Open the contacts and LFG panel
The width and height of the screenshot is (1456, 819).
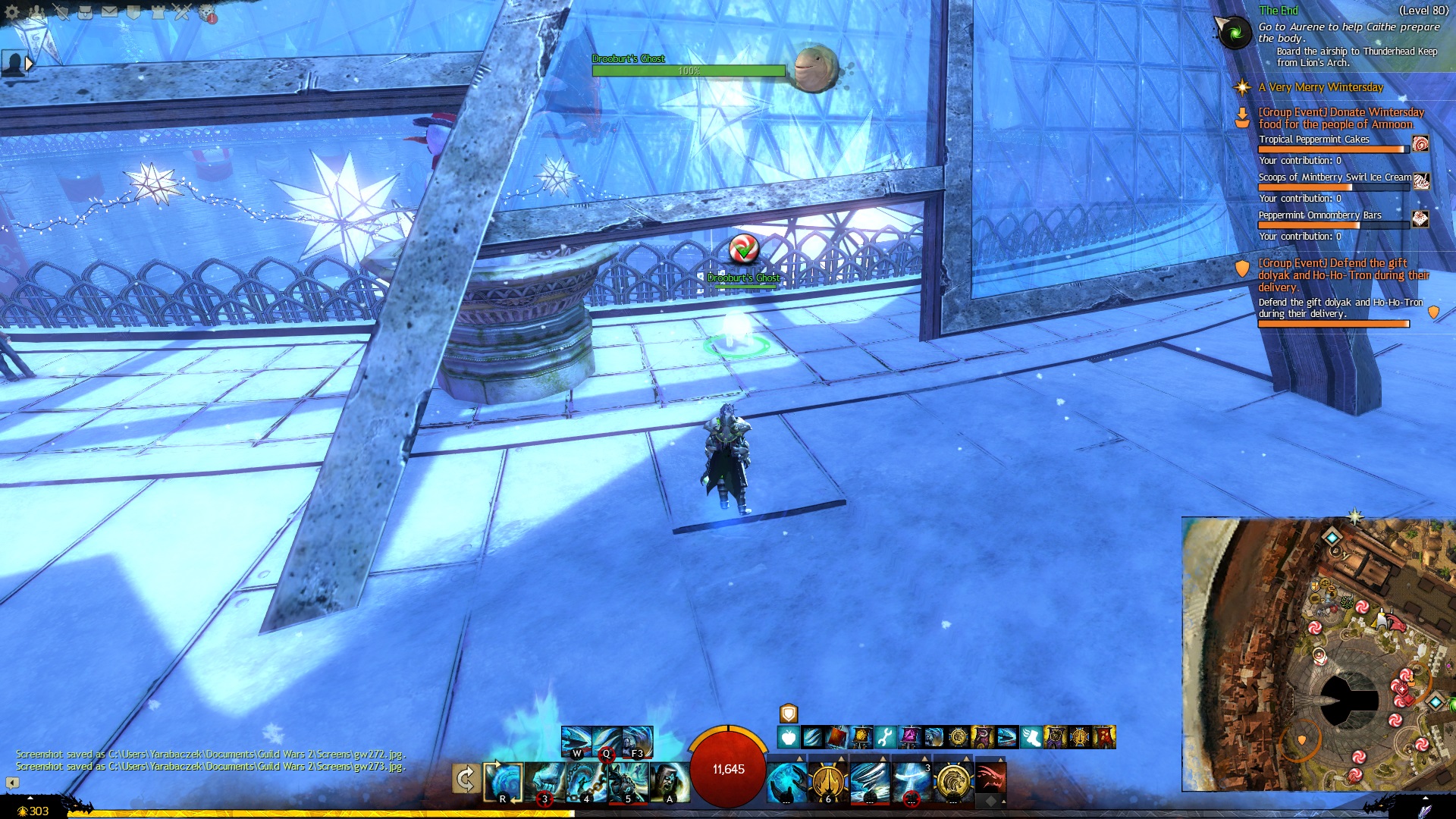click(x=36, y=12)
